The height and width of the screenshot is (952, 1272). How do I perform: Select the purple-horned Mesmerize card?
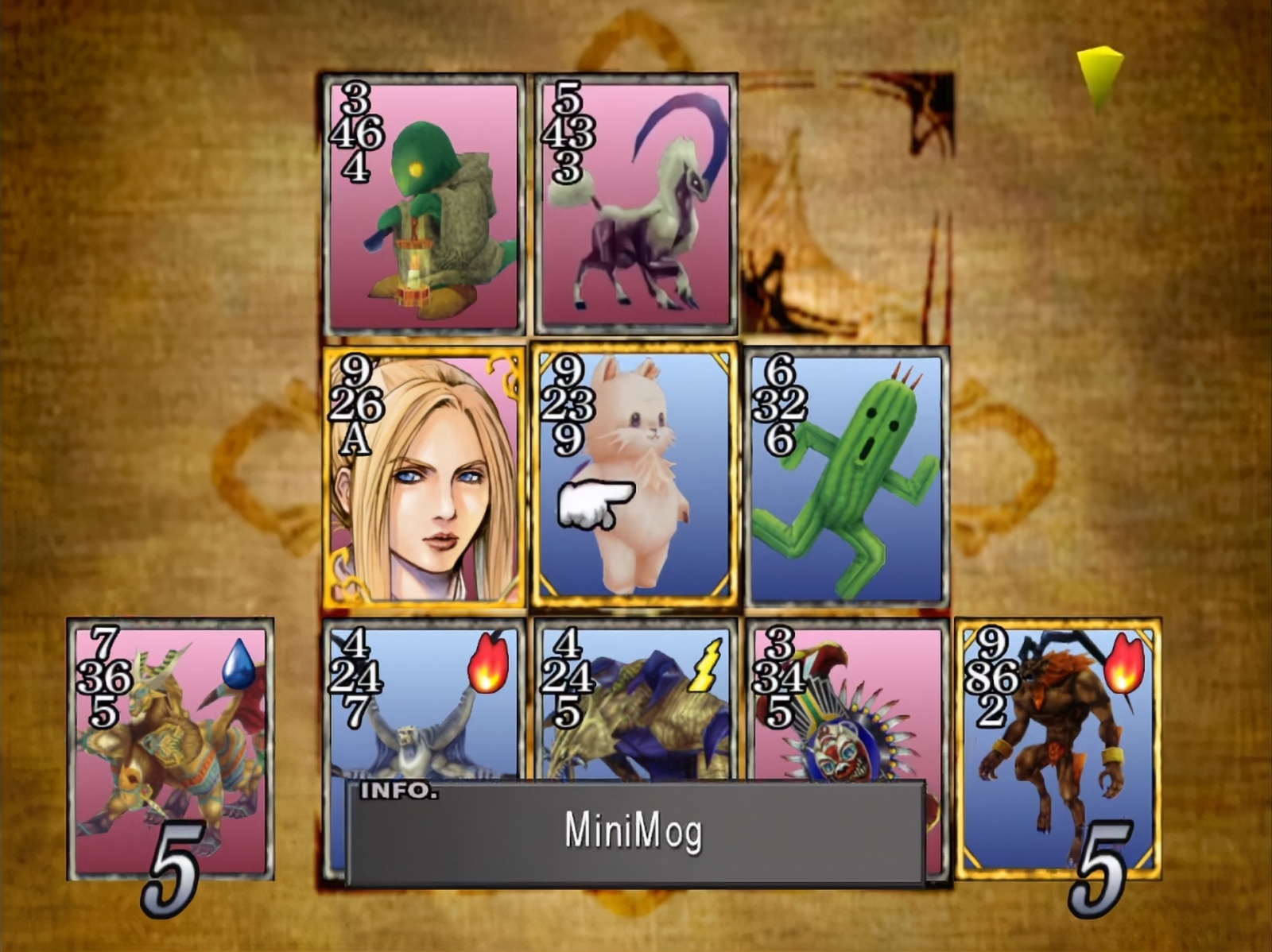[635, 205]
